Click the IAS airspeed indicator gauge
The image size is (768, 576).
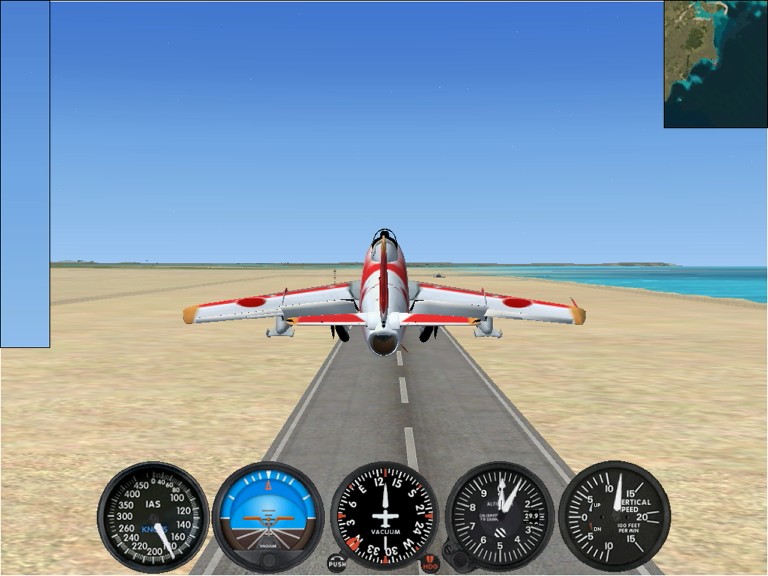tap(153, 516)
